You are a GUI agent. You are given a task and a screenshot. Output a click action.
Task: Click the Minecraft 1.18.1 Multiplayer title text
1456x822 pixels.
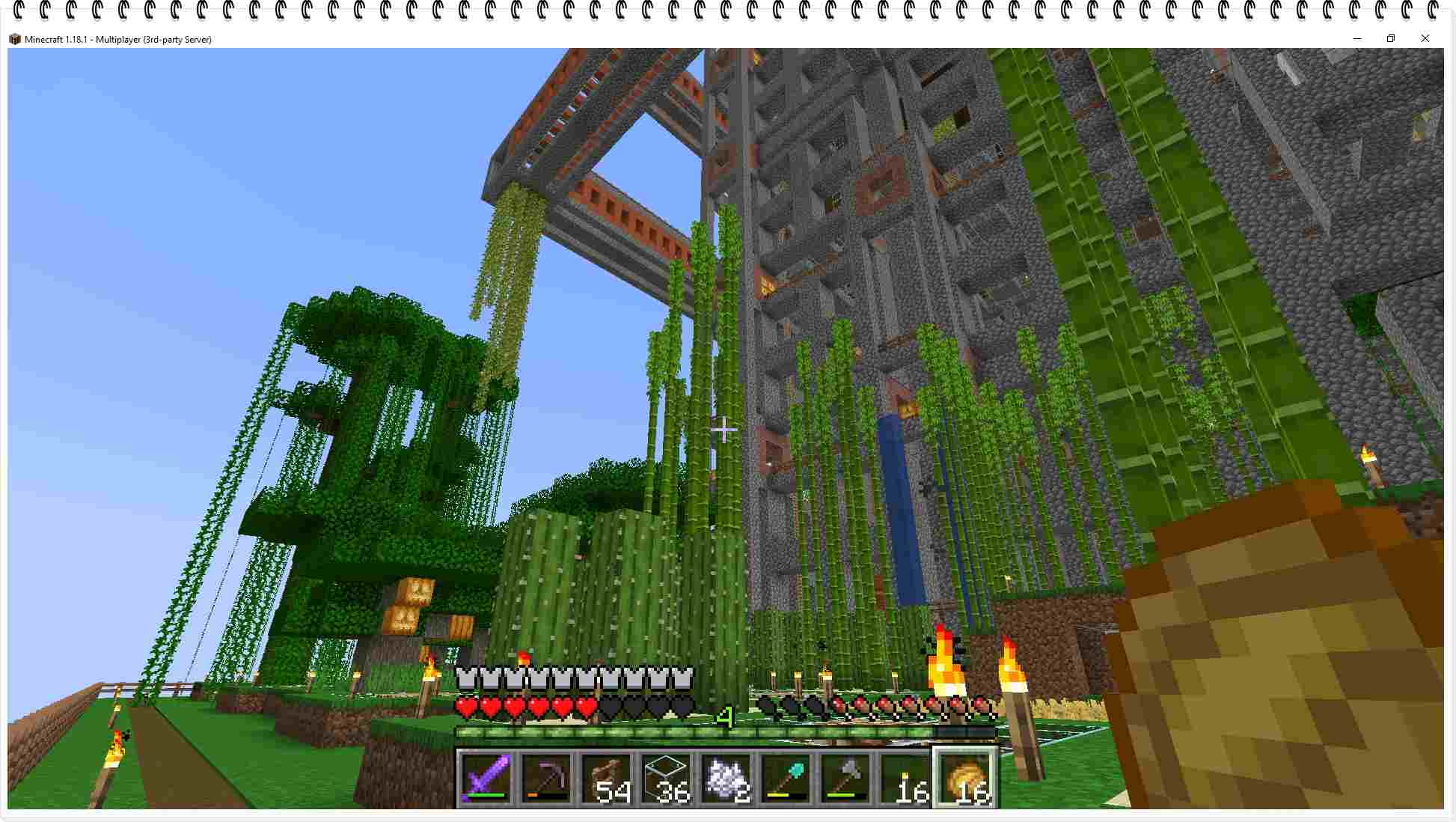pyautogui.click(x=116, y=40)
